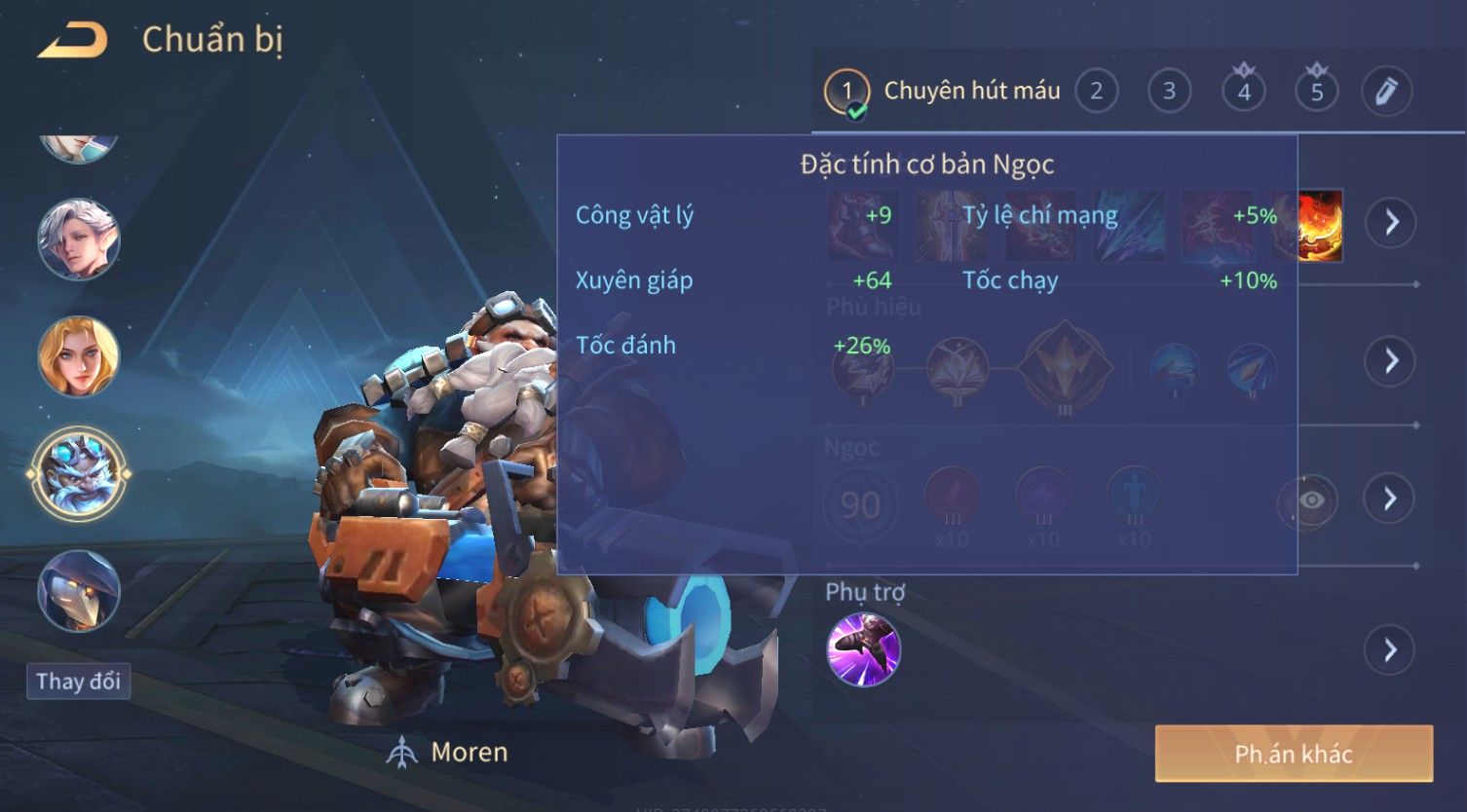Choose the silver-haired hero portrait

point(79,240)
